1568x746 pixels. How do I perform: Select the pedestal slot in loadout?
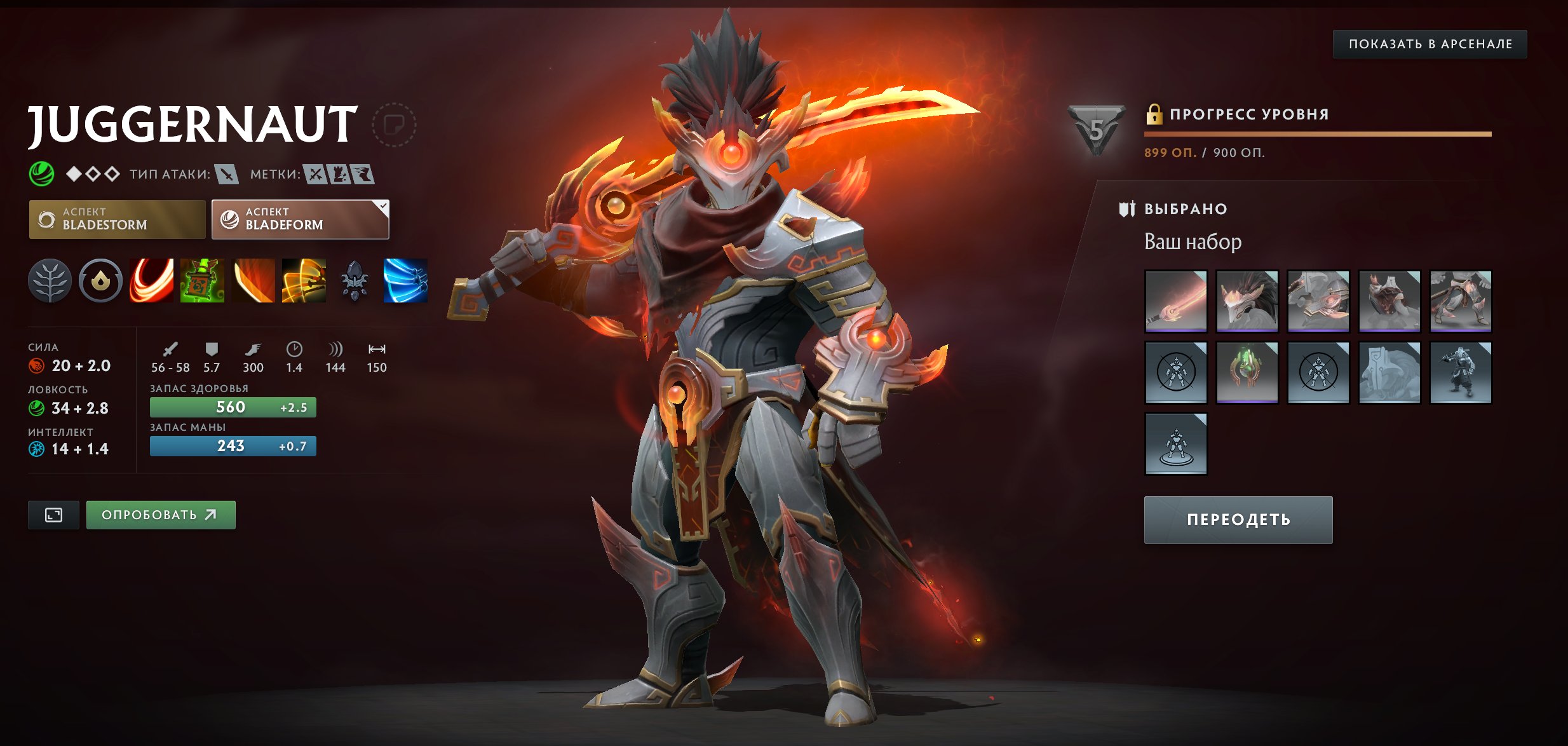[1176, 444]
